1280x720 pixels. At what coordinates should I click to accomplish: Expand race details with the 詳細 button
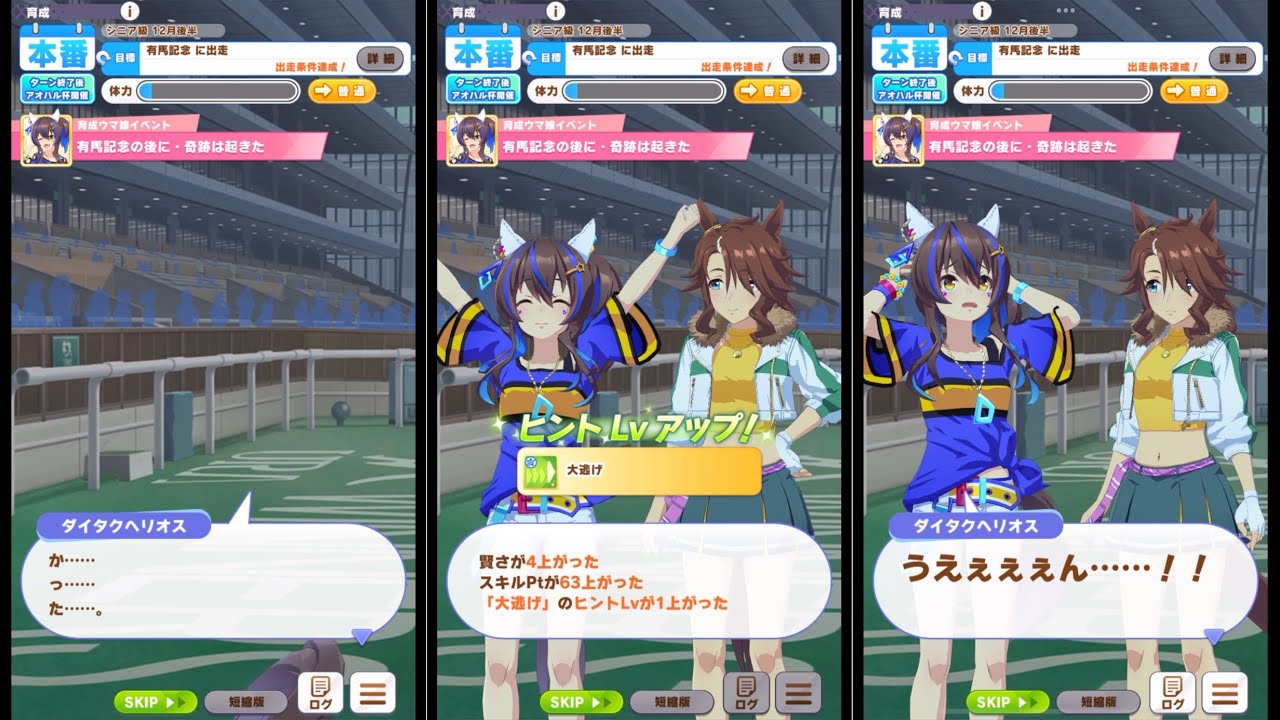[x=383, y=59]
